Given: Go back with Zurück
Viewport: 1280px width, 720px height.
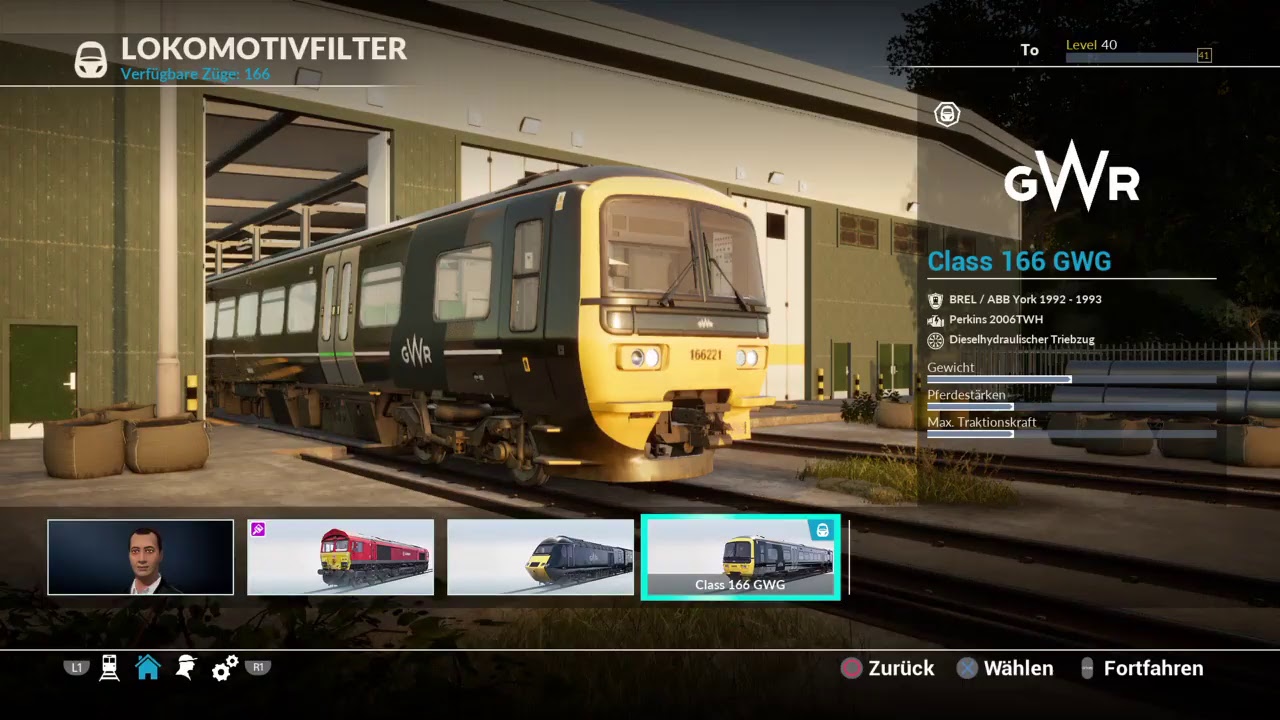Looking at the screenshot, I should tap(888, 668).
